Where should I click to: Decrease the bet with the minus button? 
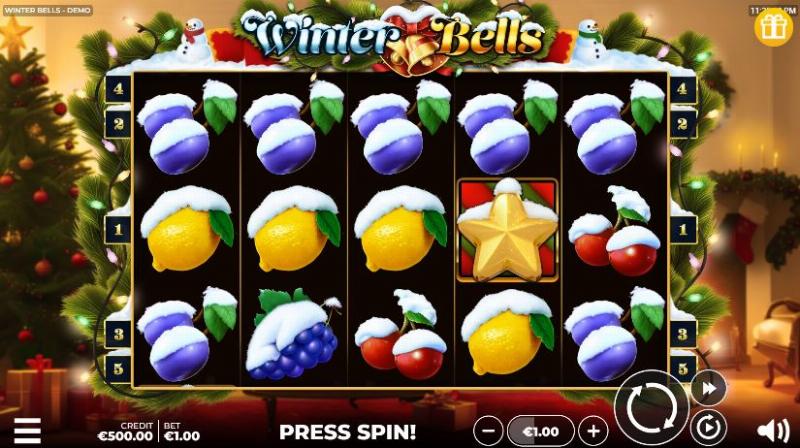(x=487, y=431)
